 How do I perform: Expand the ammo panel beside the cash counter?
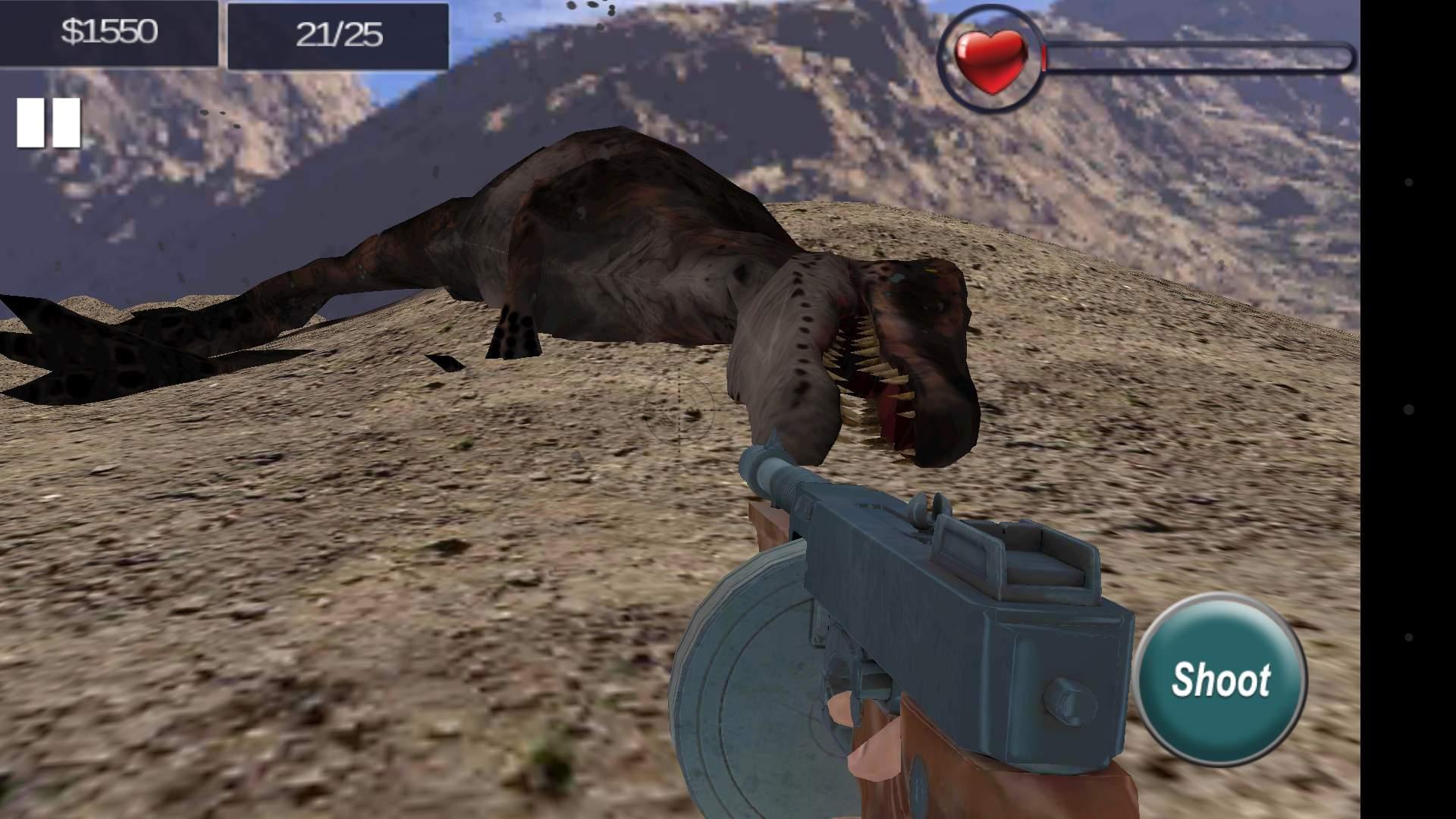[x=337, y=33]
